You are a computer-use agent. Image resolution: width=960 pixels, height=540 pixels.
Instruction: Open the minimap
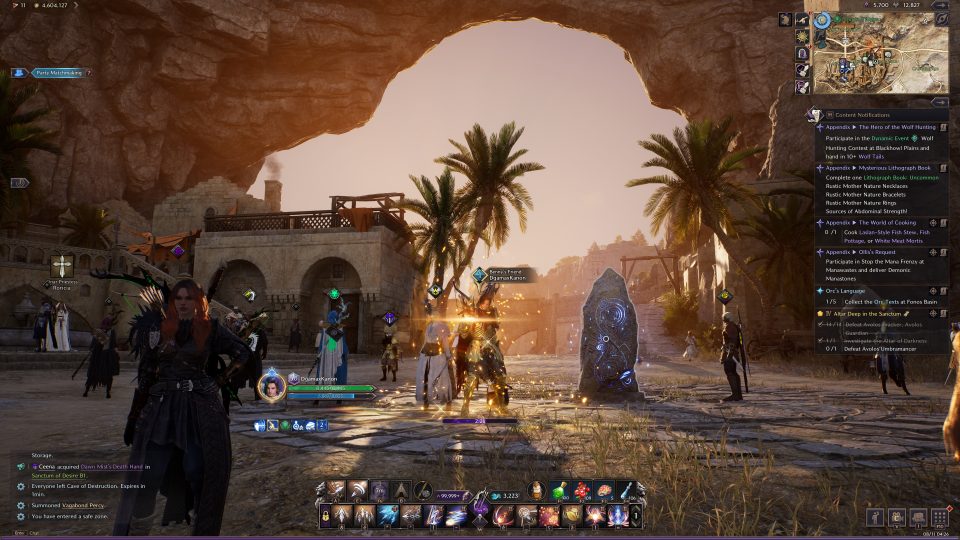(880, 57)
